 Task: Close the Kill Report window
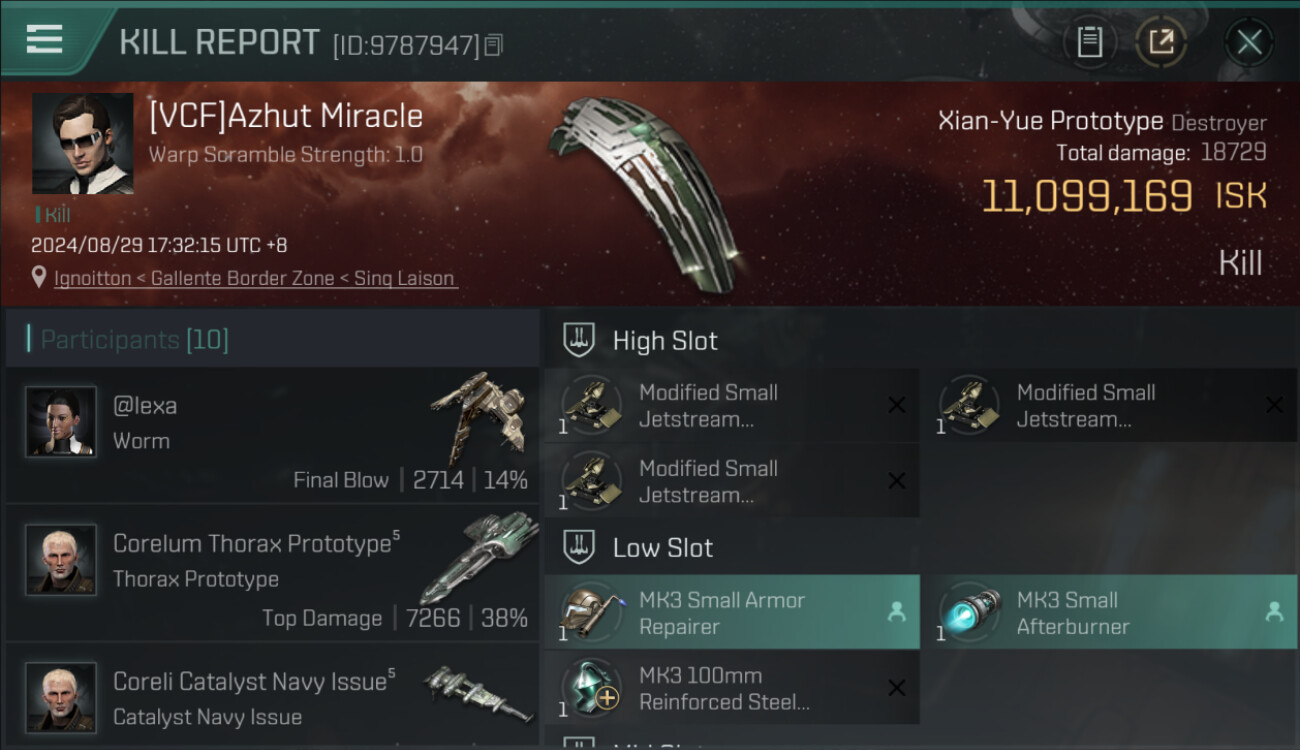click(x=1248, y=42)
